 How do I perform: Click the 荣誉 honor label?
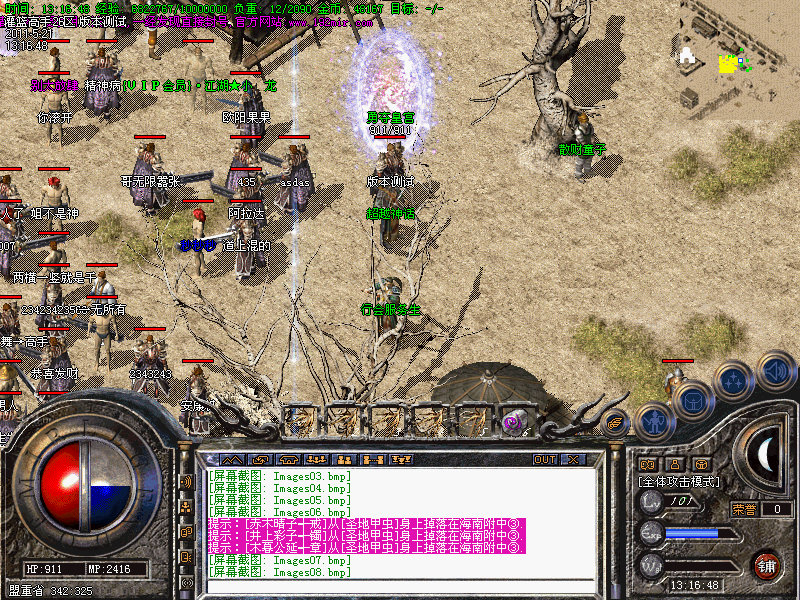(x=743, y=509)
